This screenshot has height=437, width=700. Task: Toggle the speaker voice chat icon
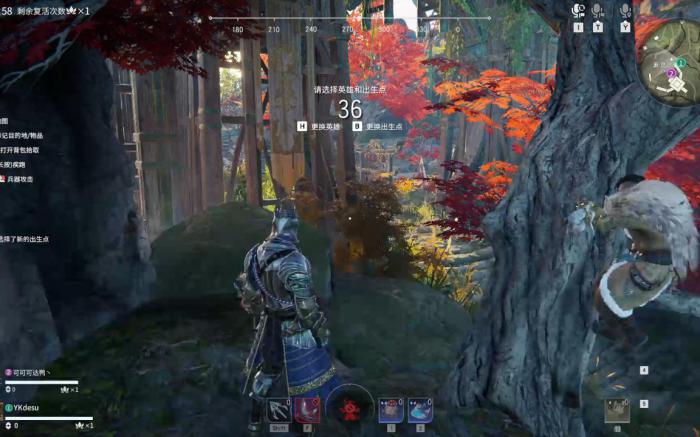[x=578, y=11]
